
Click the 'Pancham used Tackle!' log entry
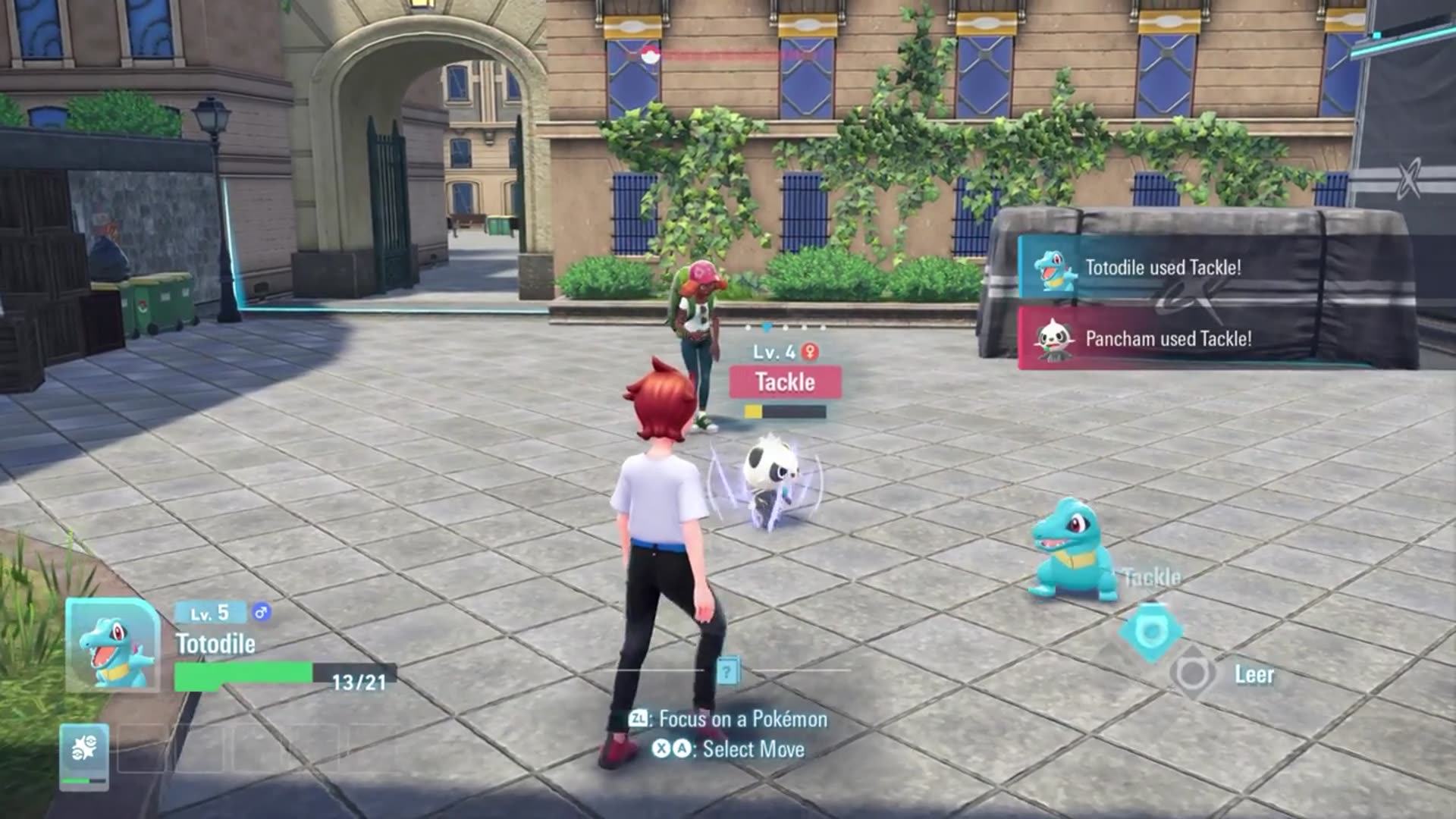pyautogui.click(x=1167, y=339)
